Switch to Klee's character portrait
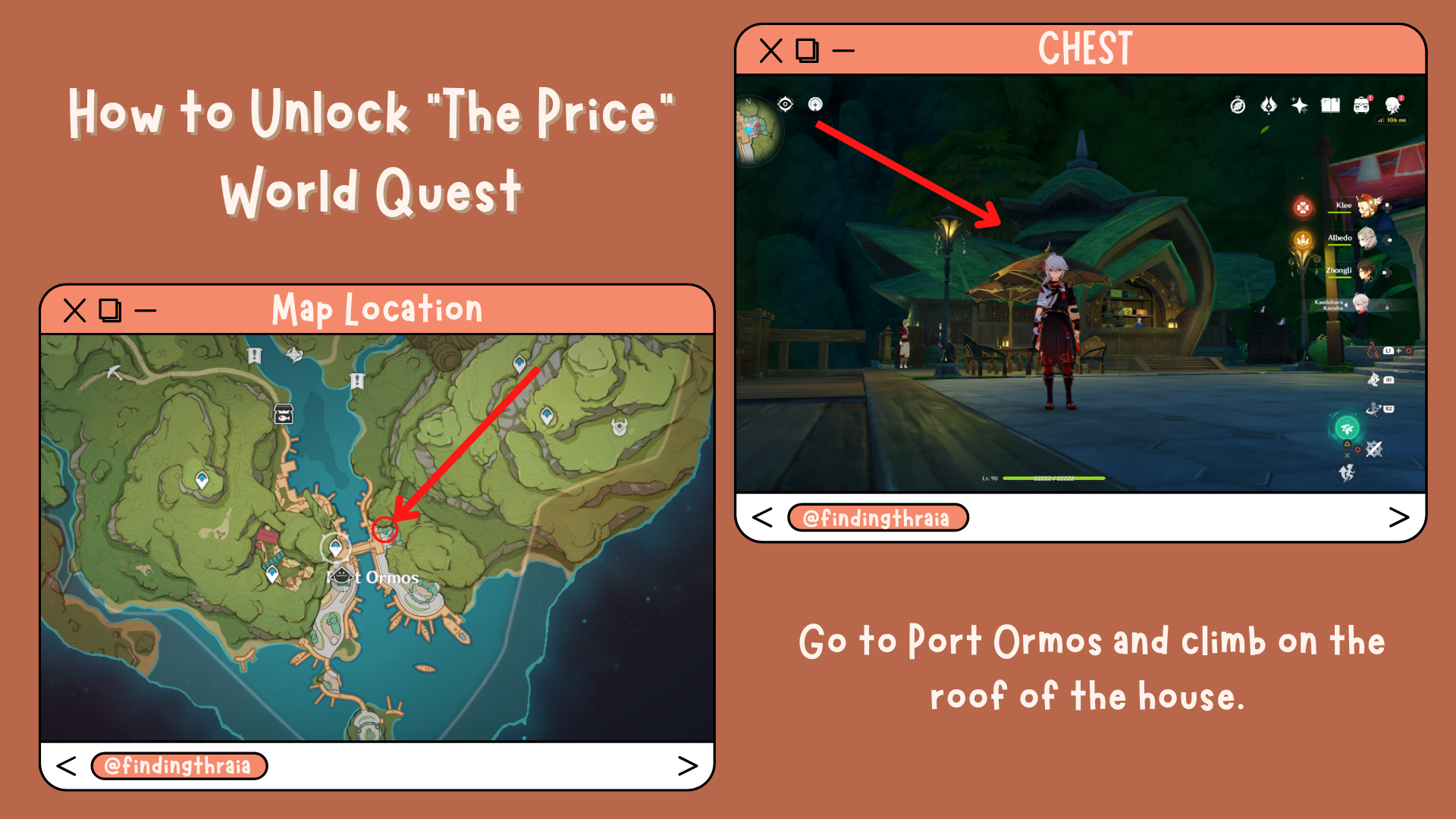Screen dimensions: 1456x819 1368,206
